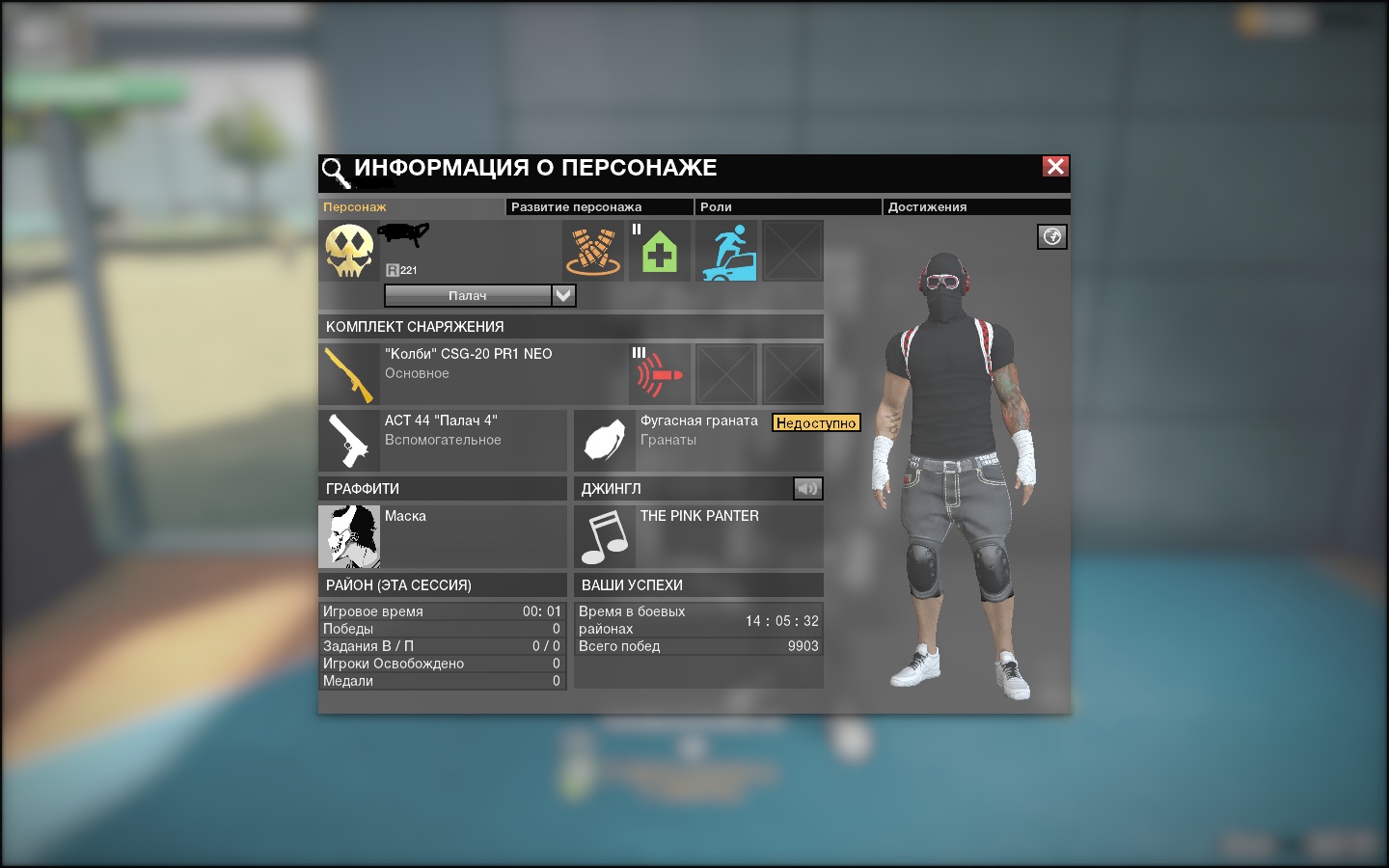Screen dimensions: 1389x868
Task: Select the ACT 44 Палач 4 secondary weapon
Action: (x=349, y=441)
